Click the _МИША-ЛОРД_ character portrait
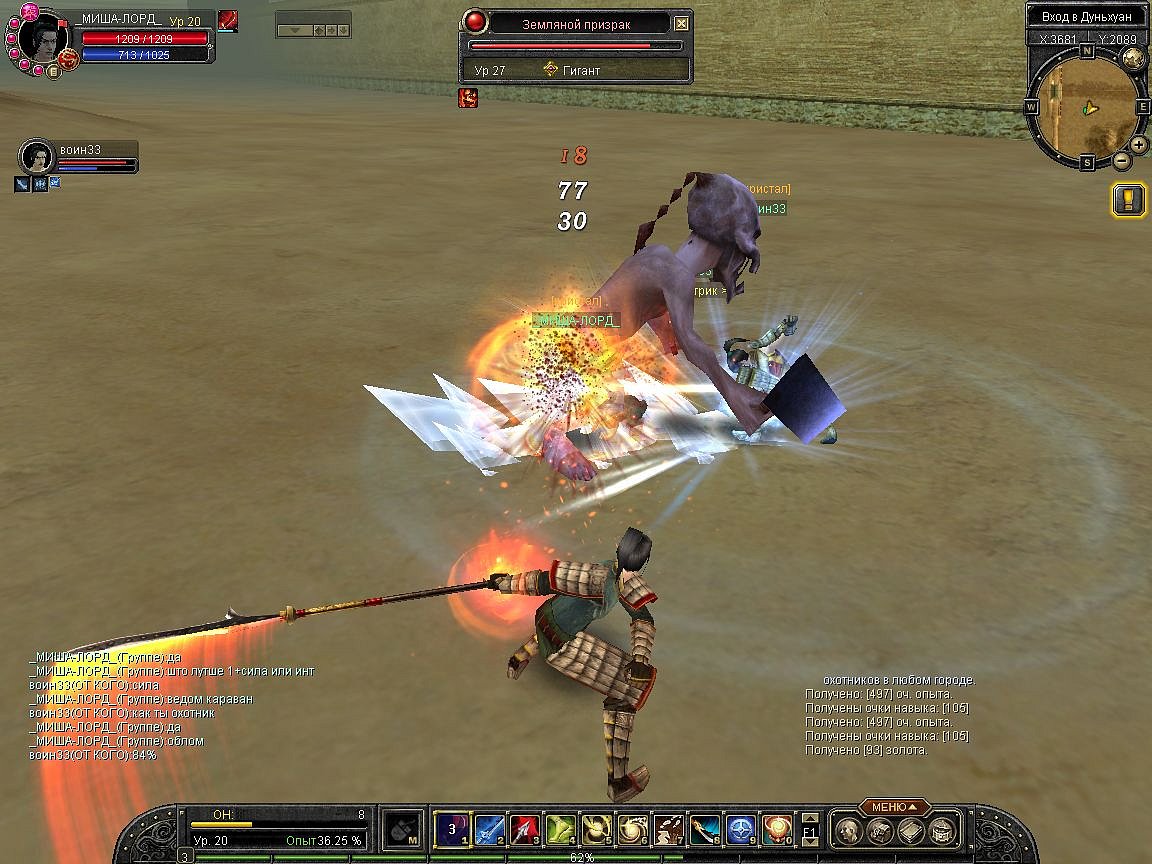 coord(42,37)
